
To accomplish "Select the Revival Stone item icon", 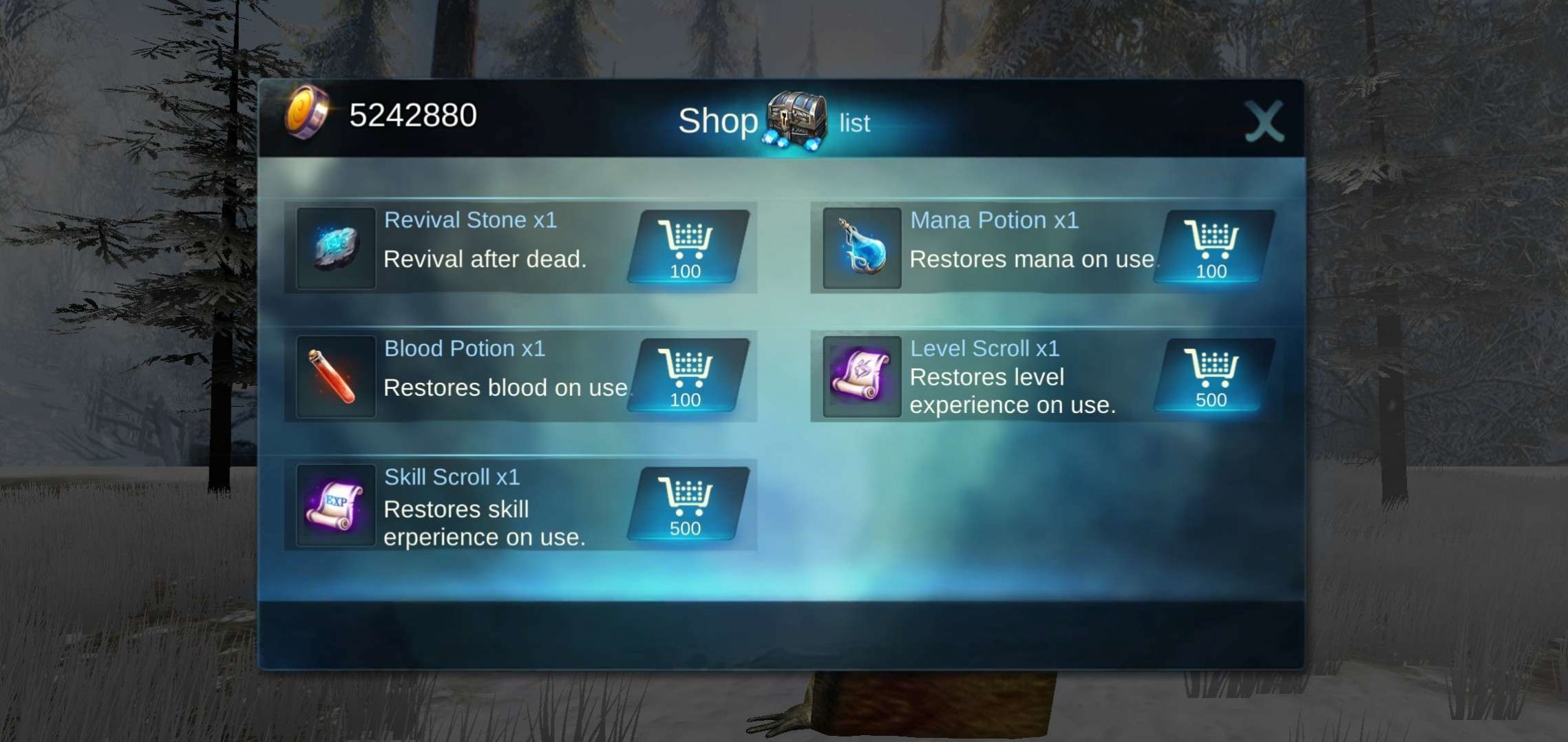I will tap(336, 248).
